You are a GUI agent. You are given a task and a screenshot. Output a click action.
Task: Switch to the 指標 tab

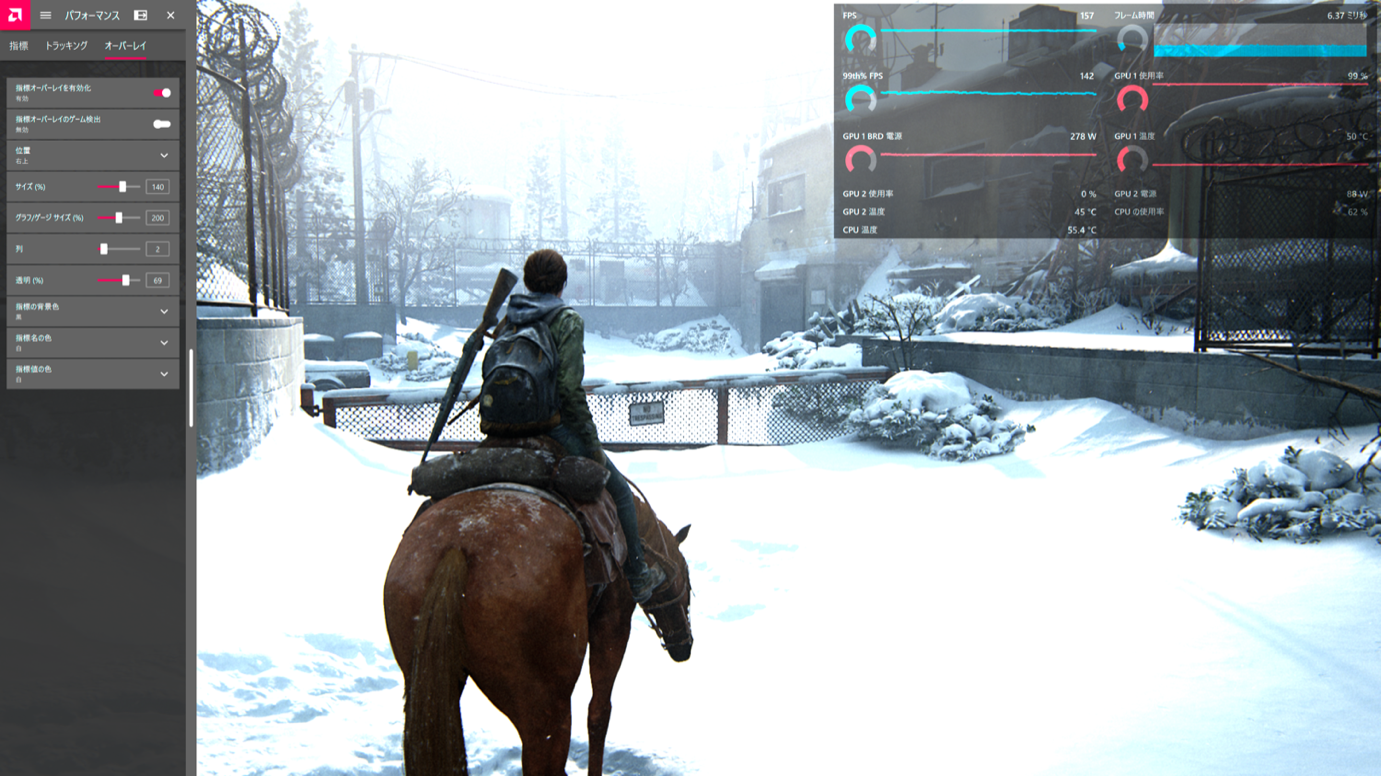[19, 46]
